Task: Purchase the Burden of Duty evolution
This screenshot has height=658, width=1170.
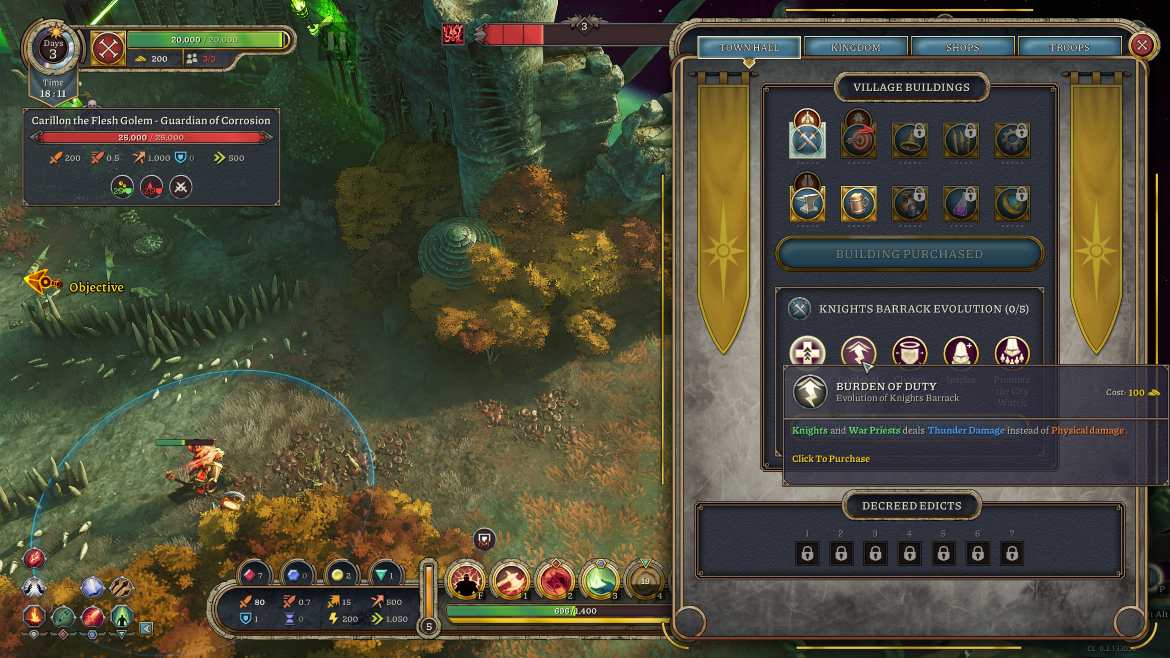Action: (859, 352)
